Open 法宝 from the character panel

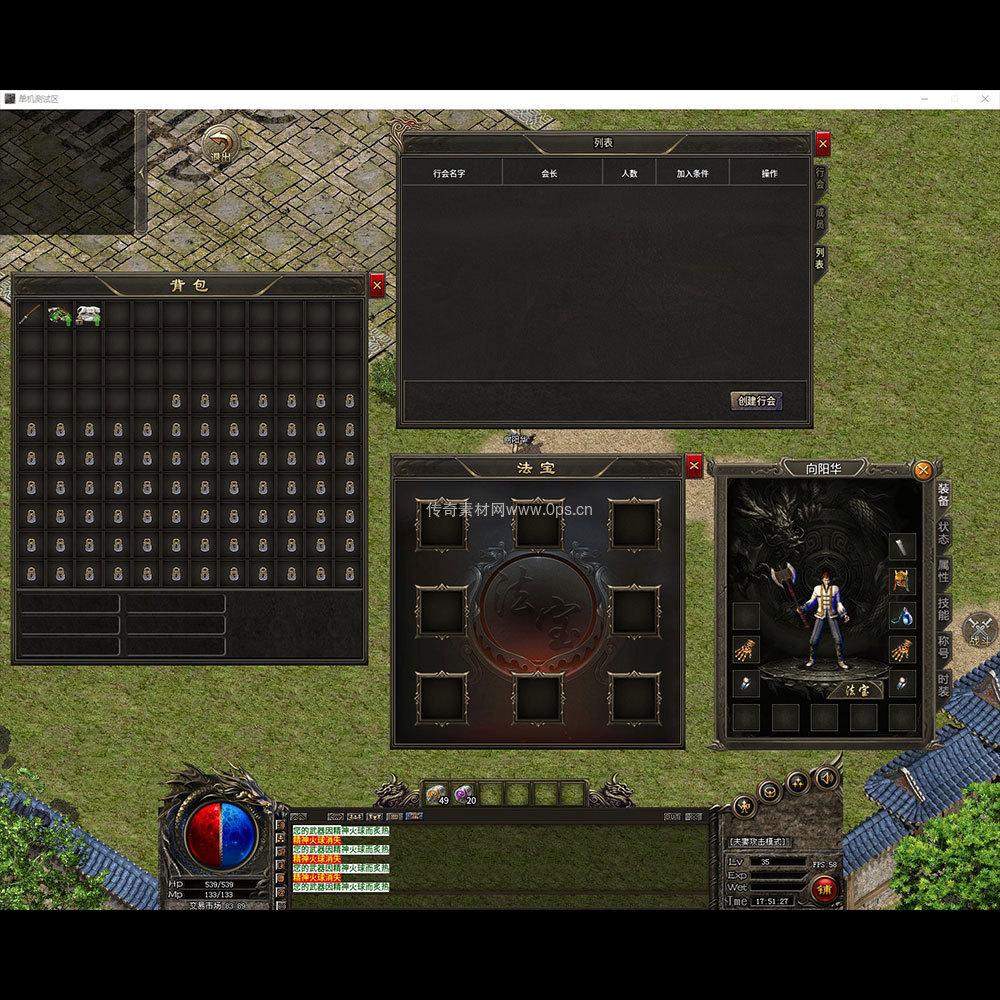pyautogui.click(x=857, y=689)
